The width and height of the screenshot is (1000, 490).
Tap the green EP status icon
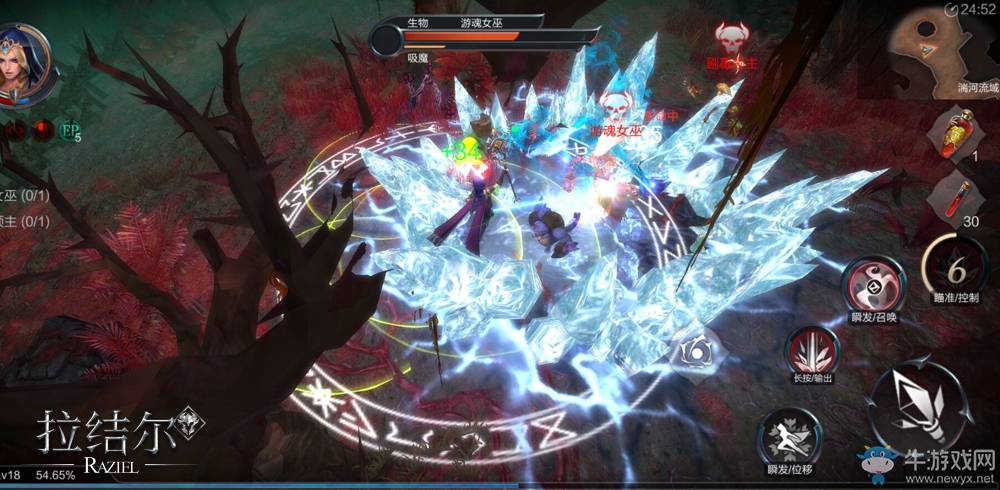point(71,131)
